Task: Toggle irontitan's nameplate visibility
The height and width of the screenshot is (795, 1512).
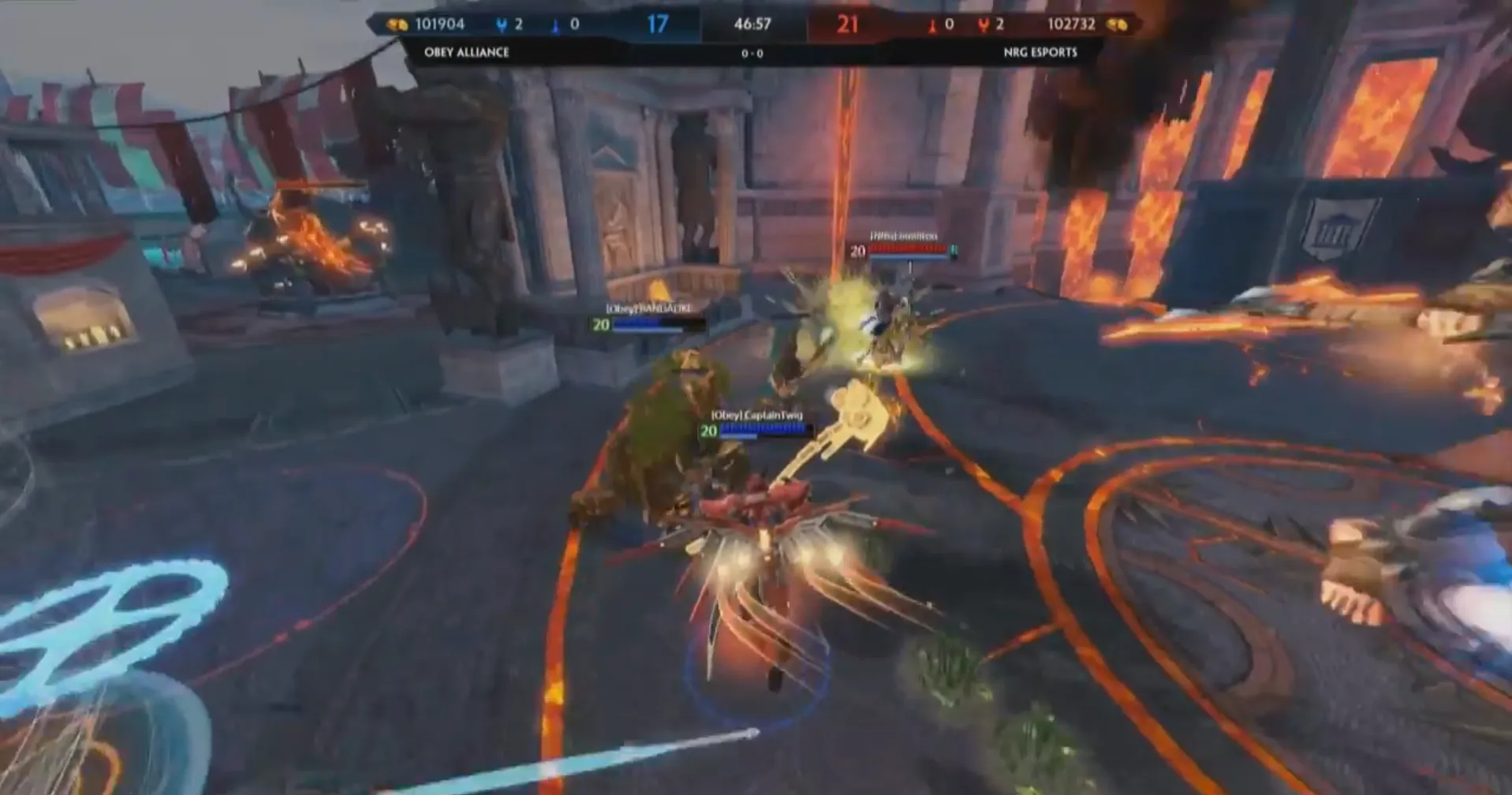Action: tap(901, 234)
